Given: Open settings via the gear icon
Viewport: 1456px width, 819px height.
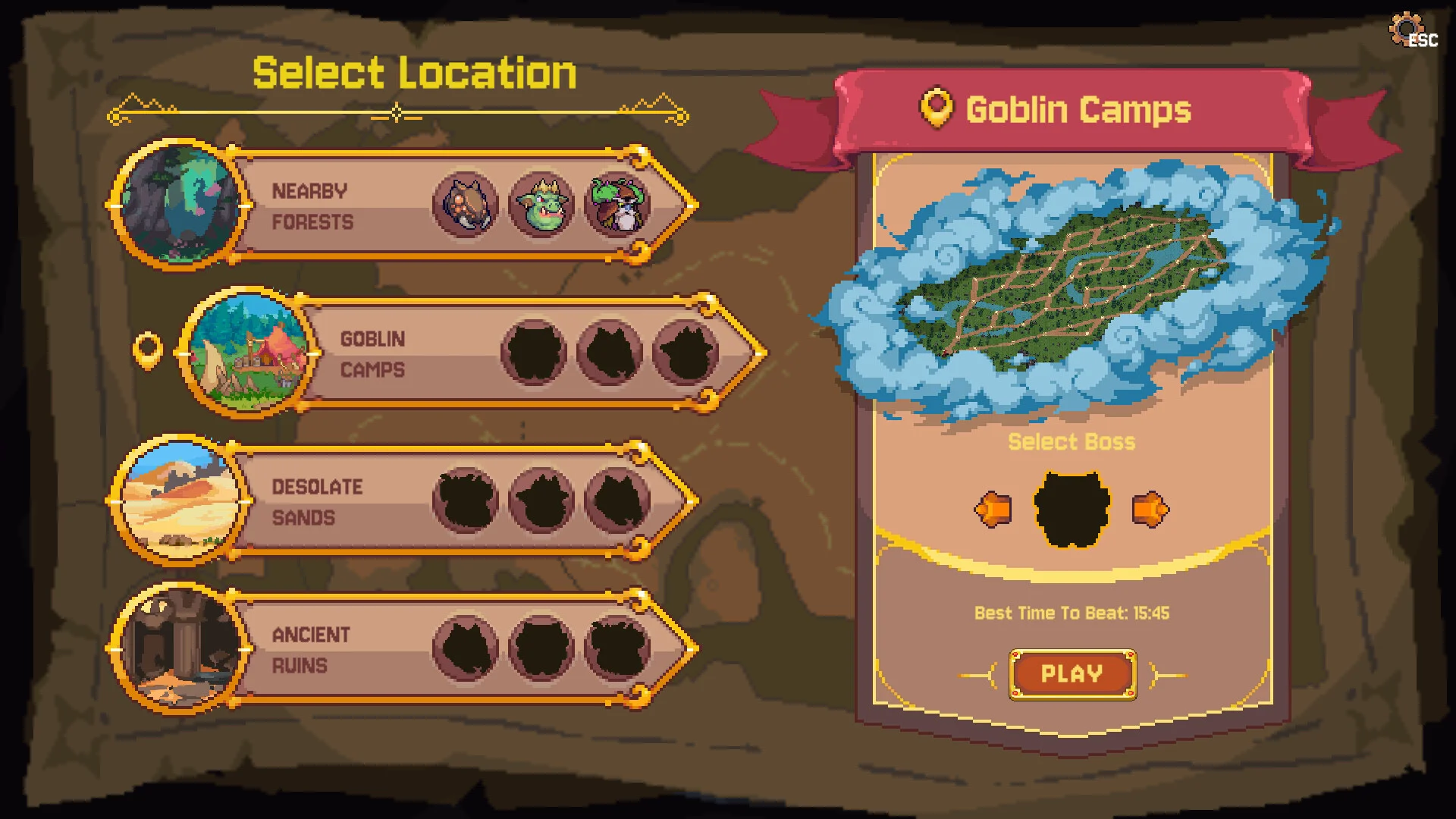Looking at the screenshot, I should click(1407, 30).
